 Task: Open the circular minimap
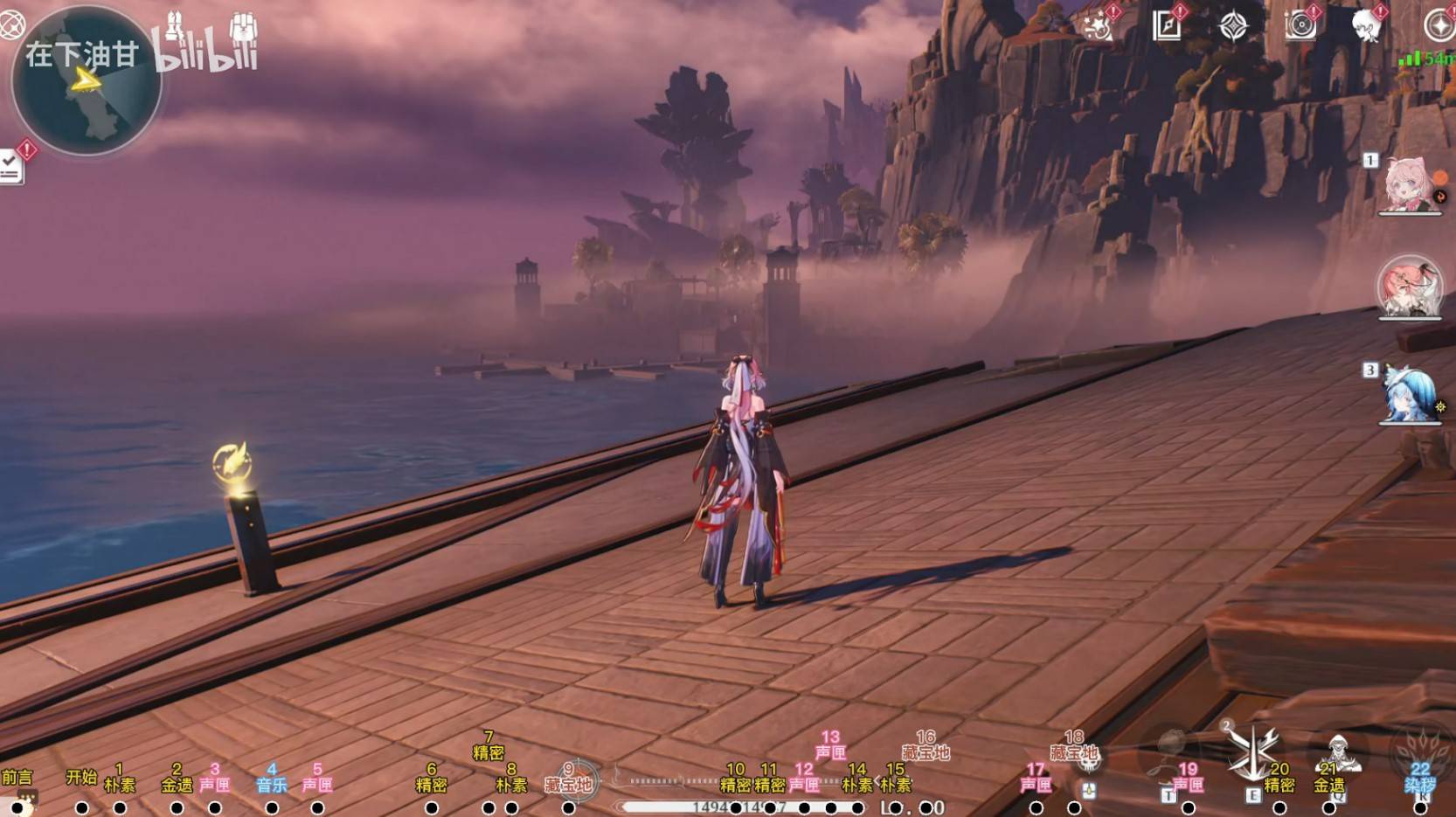coord(86,81)
